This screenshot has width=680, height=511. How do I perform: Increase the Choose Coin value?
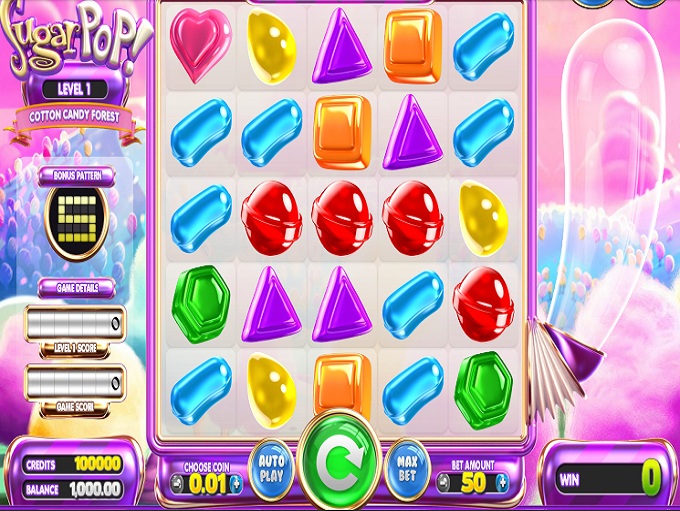tap(236, 484)
